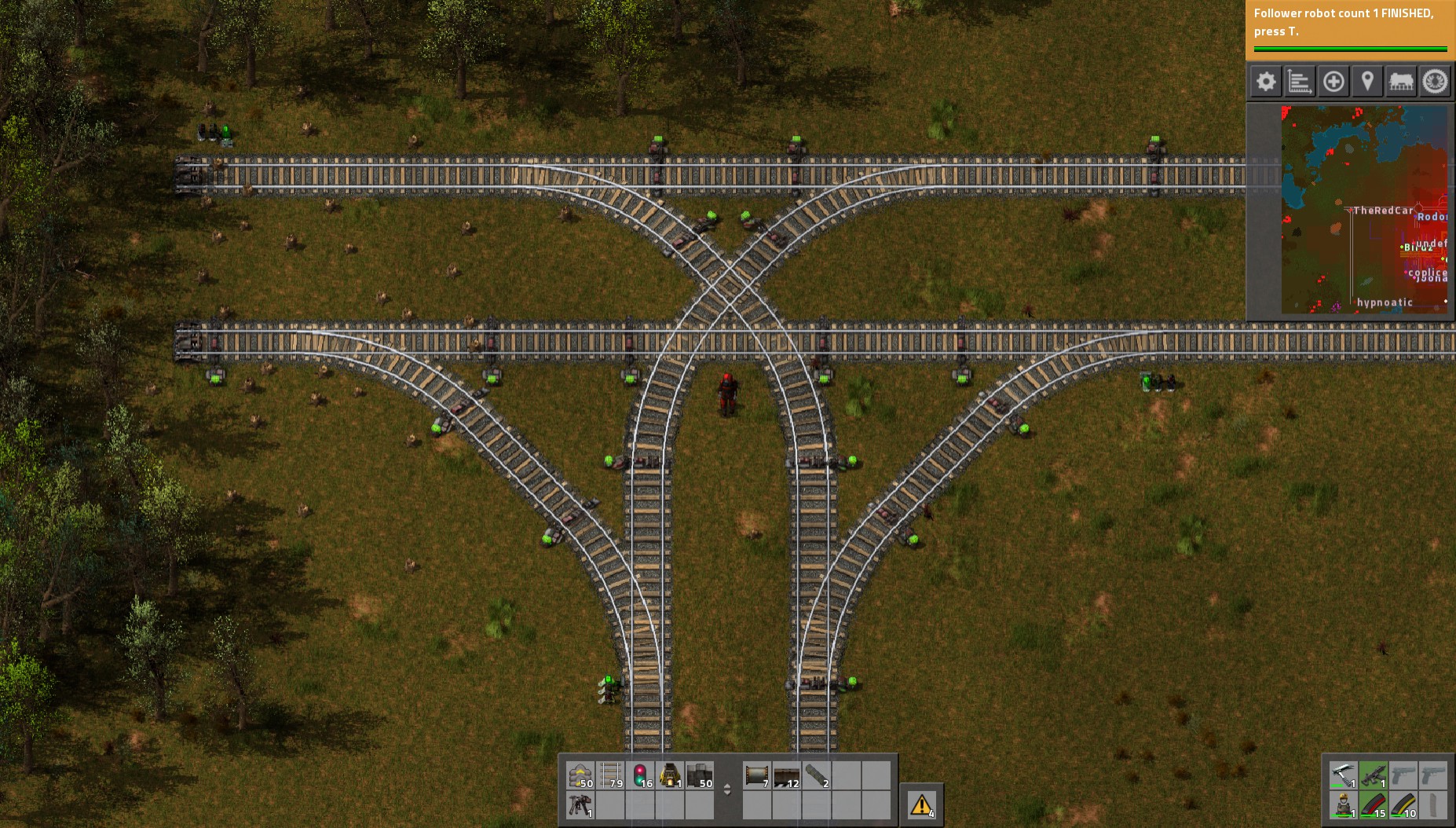
Task: Toggle the daytime clock overlay
Action: [x=1435, y=81]
